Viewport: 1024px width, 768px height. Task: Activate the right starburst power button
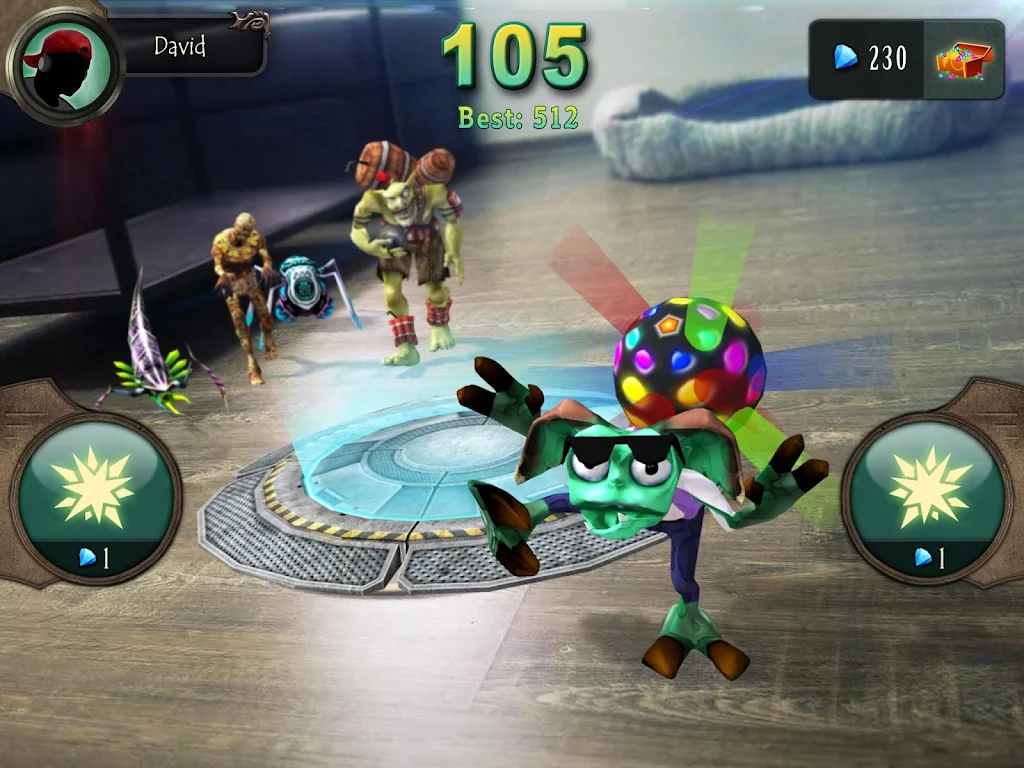(929, 492)
